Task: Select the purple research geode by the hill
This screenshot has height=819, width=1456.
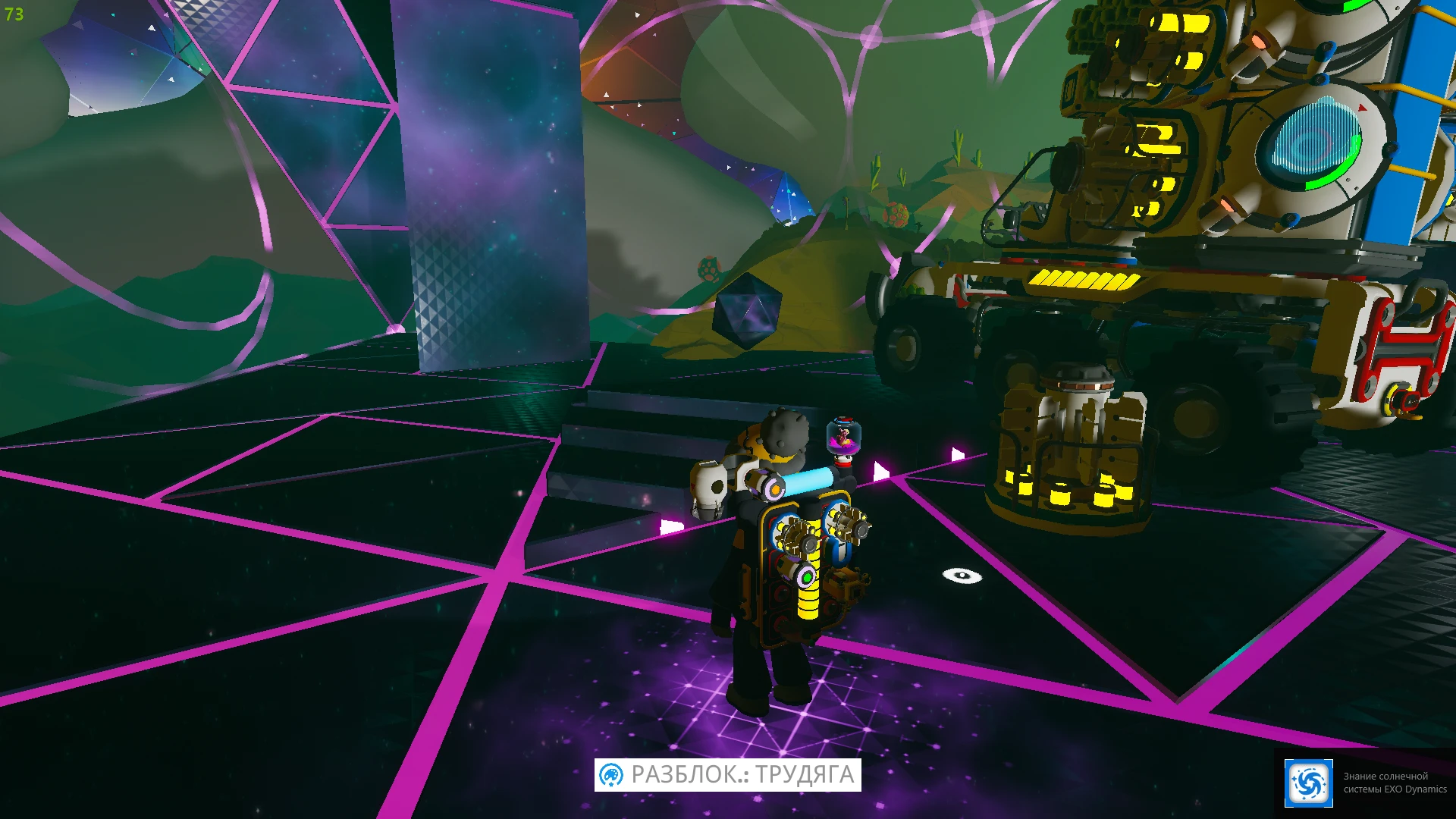Action: (x=749, y=312)
